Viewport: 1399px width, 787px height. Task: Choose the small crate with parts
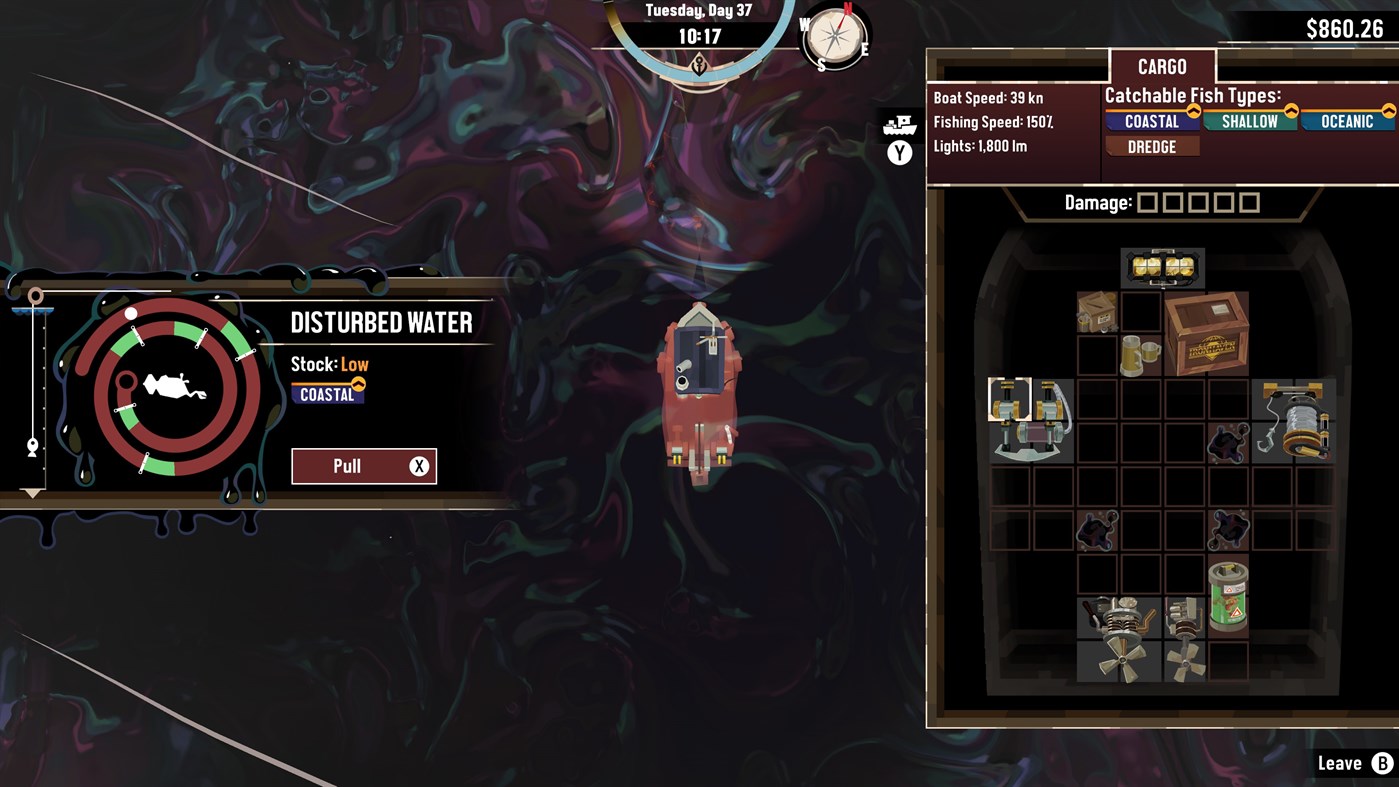[1097, 312]
